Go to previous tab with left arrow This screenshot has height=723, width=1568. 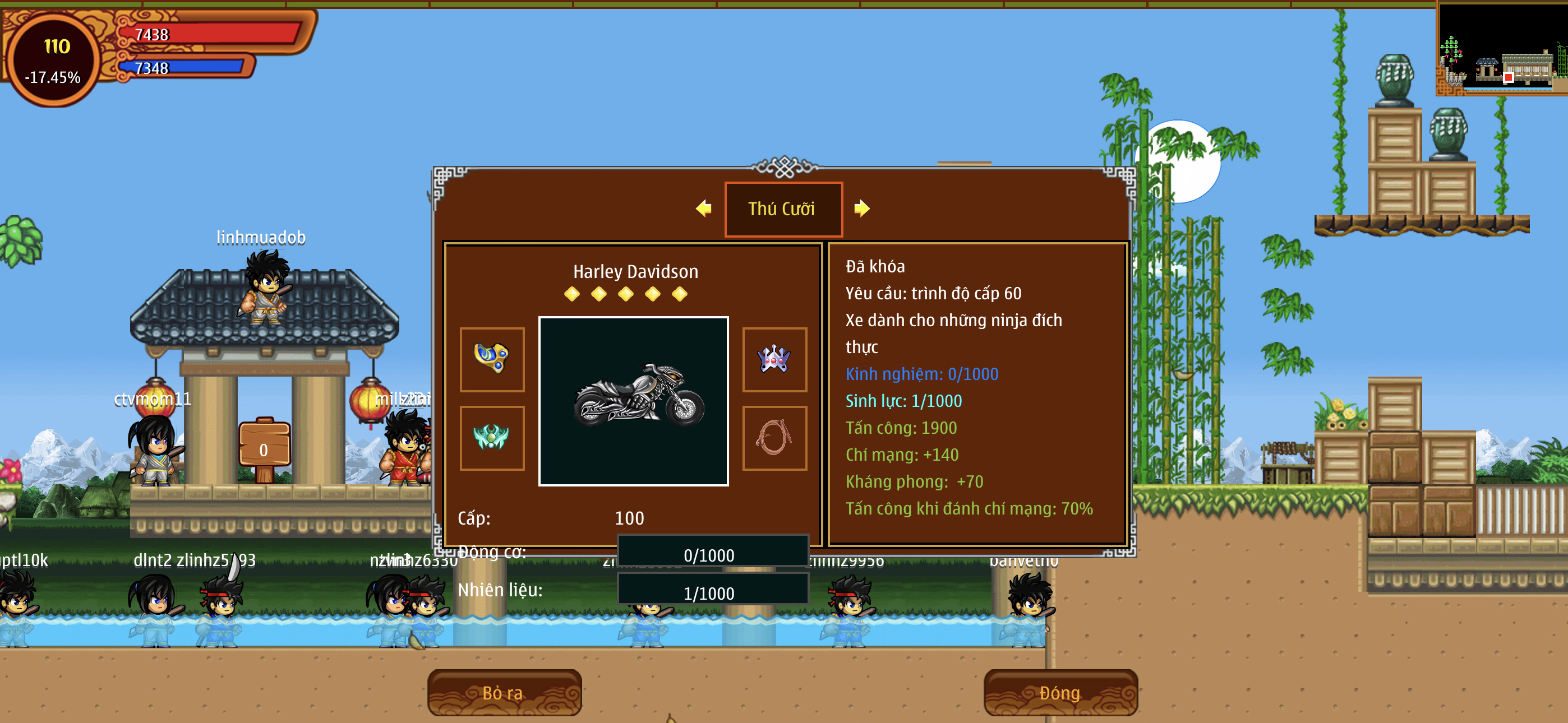[x=704, y=208]
